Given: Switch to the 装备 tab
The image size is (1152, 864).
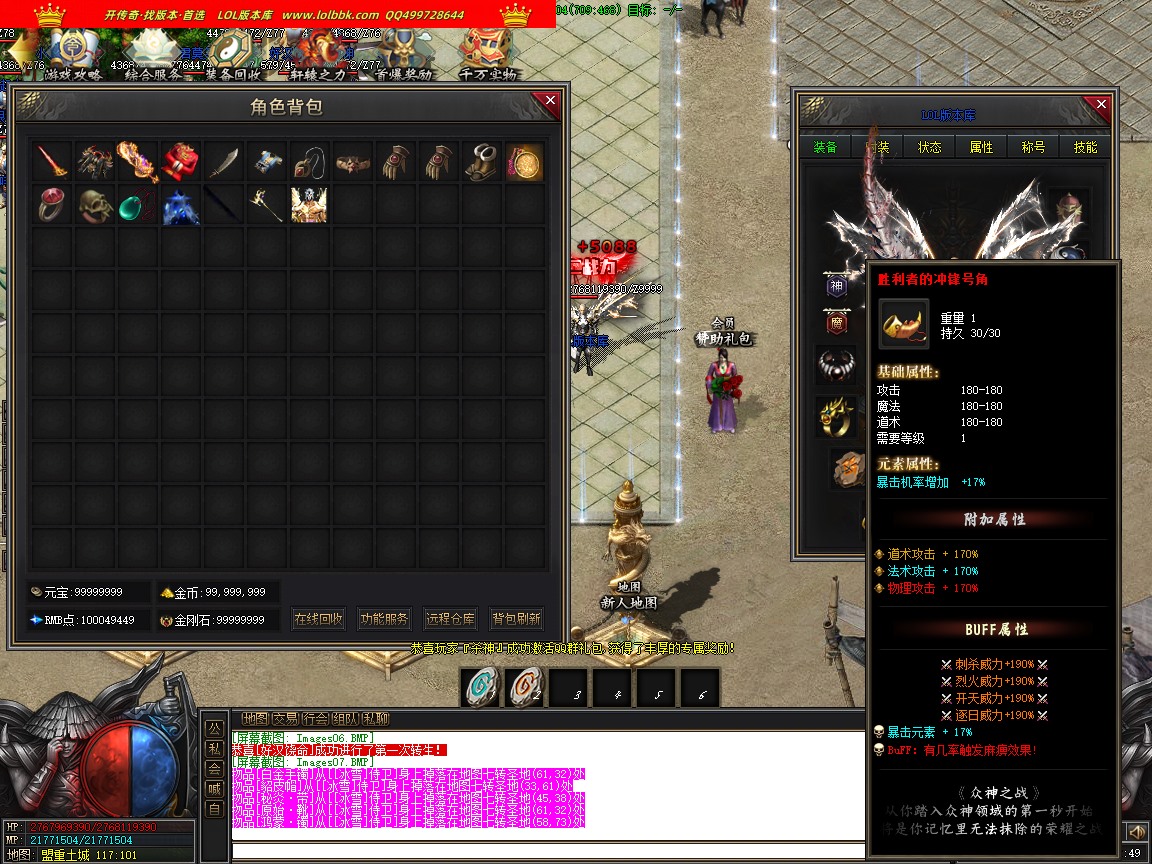Looking at the screenshot, I should click(x=825, y=147).
